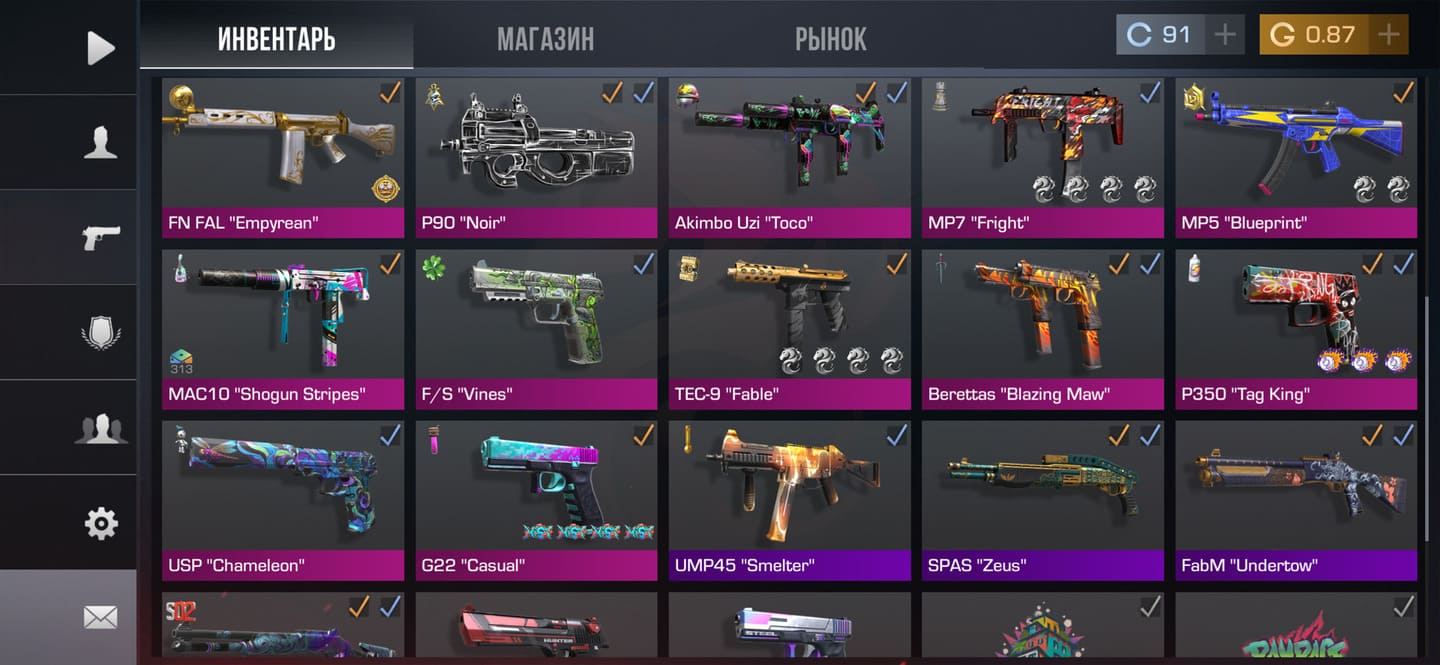Screen dimensions: 1440x665
Task: Open the player profile icon
Action: coord(100,143)
